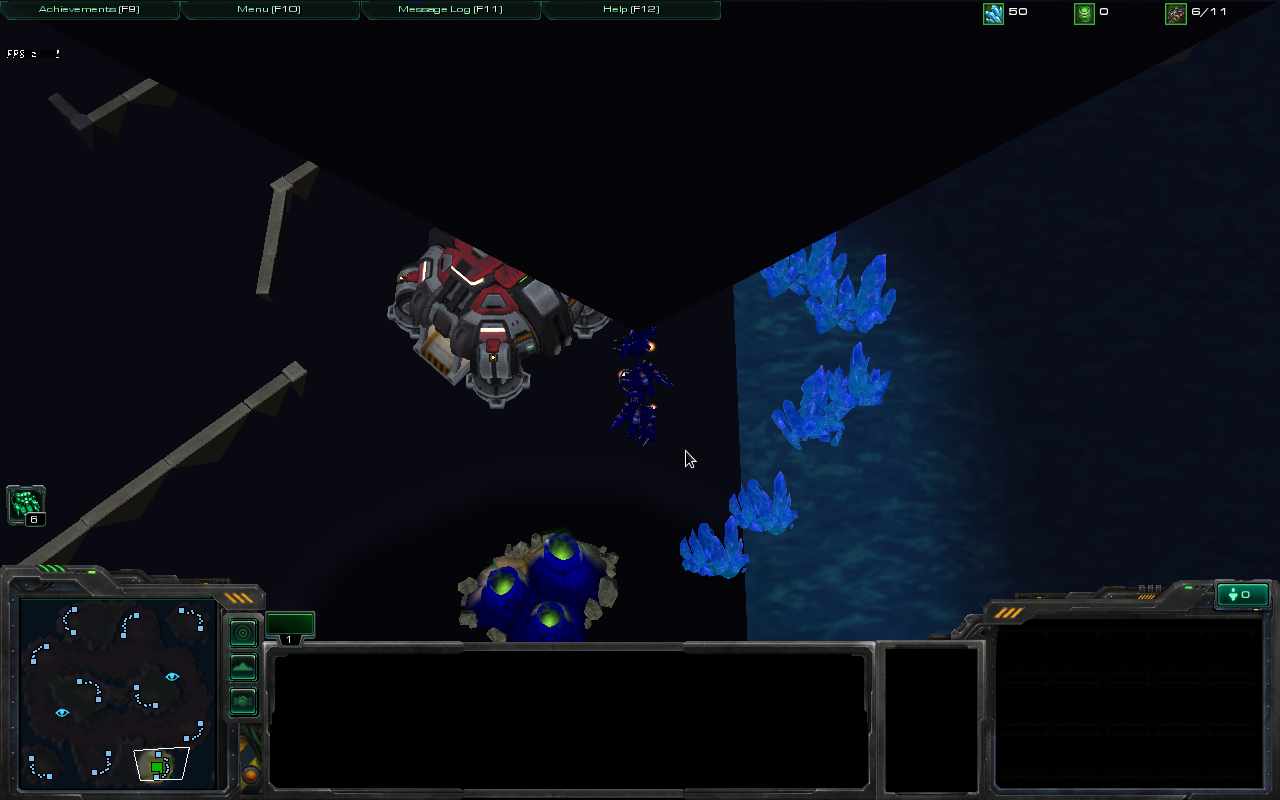Show the Message Log
Screen dimensions: 1280x800
point(450,10)
